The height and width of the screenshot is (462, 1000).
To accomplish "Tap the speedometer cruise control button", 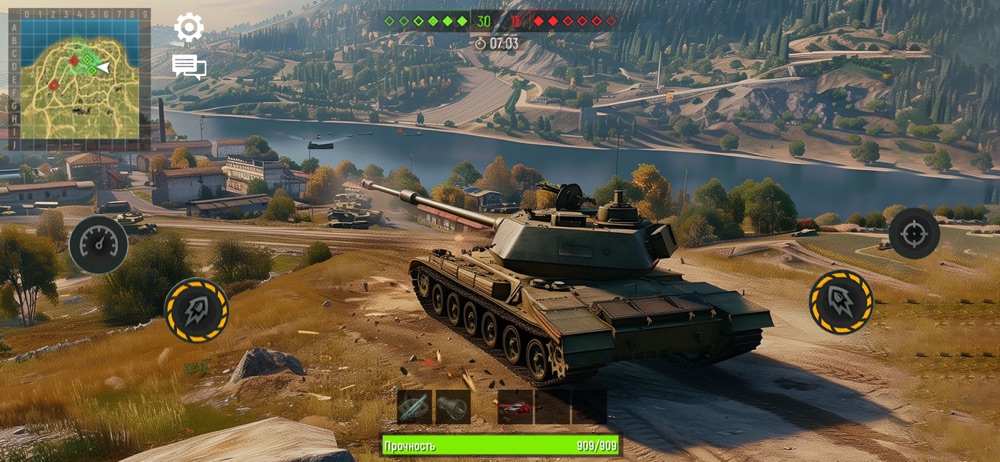I will (98, 245).
